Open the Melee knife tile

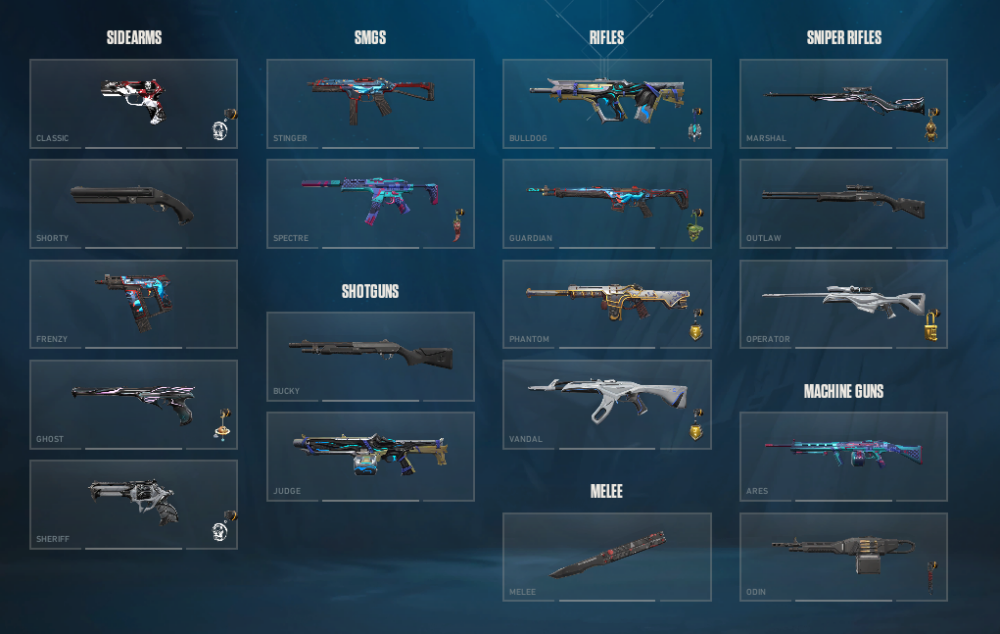click(x=606, y=557)
